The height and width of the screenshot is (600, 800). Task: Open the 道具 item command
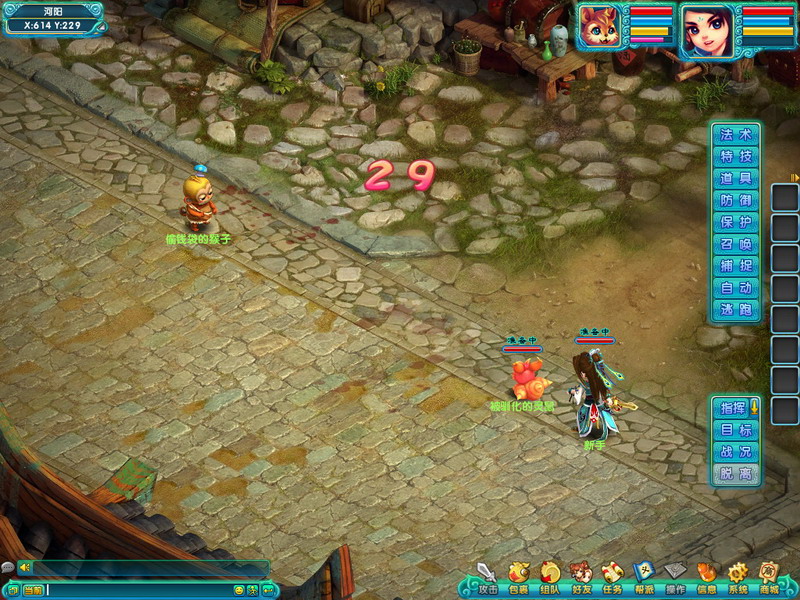[736, 179]
